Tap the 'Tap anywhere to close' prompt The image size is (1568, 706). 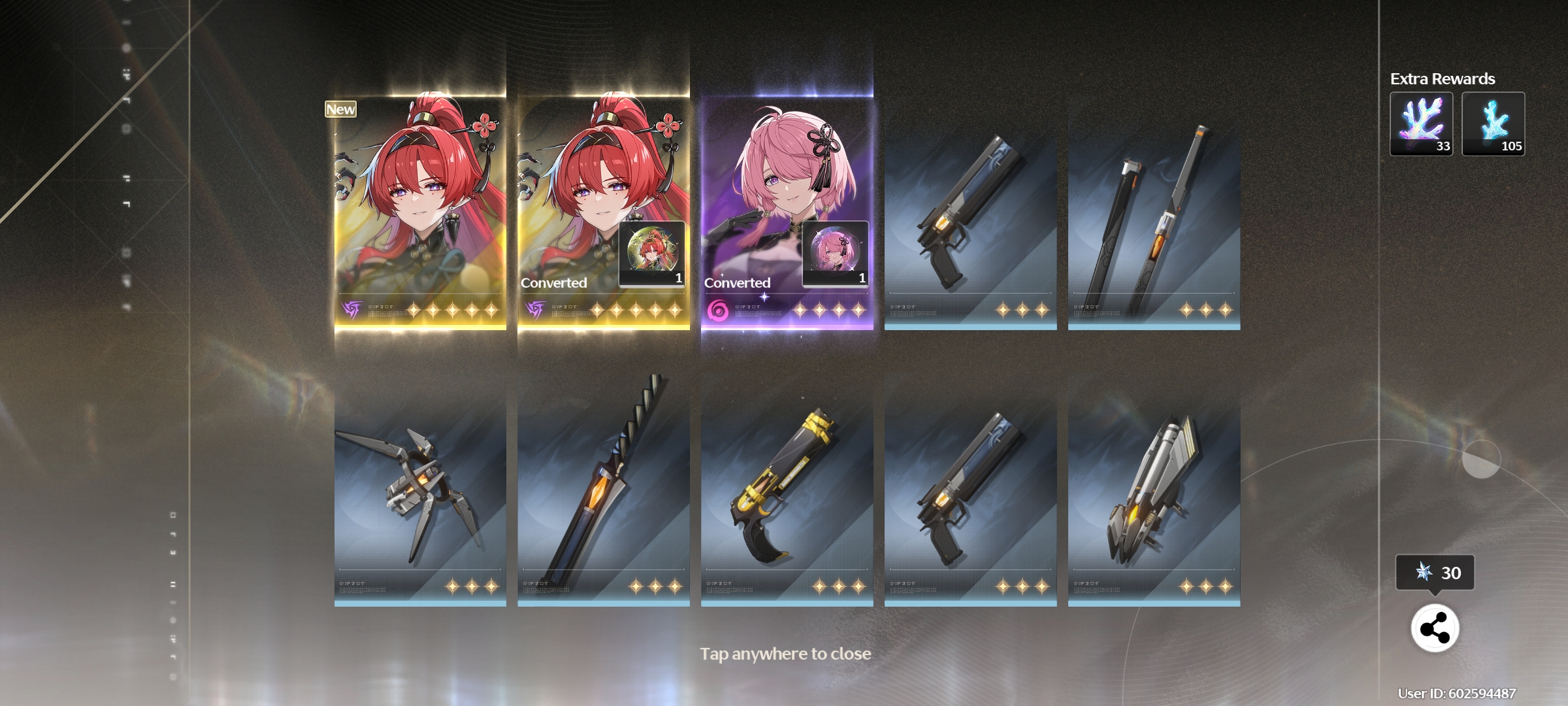pos(785,654)
